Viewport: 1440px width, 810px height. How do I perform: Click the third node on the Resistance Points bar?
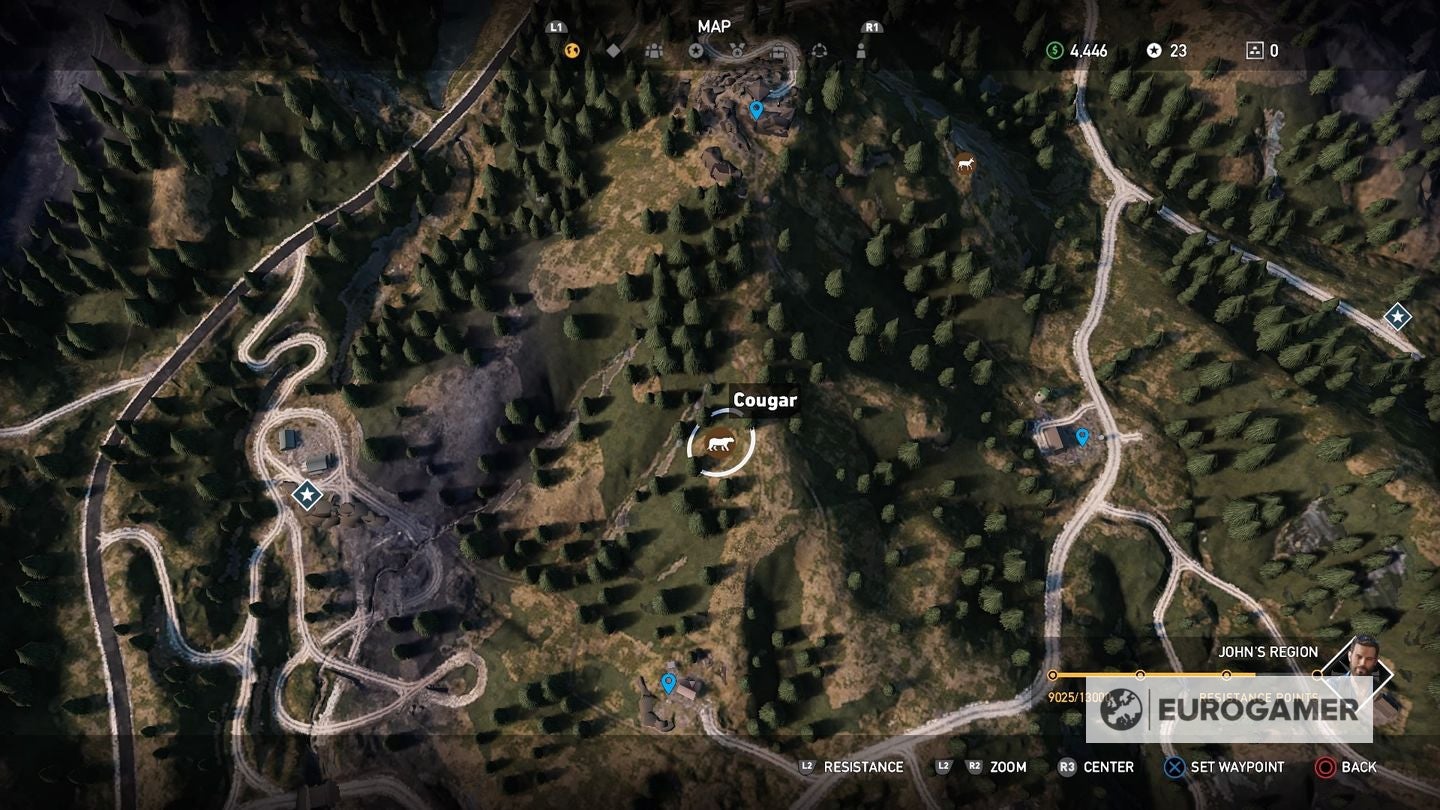pyautogui.click(x=1226, y=674)
